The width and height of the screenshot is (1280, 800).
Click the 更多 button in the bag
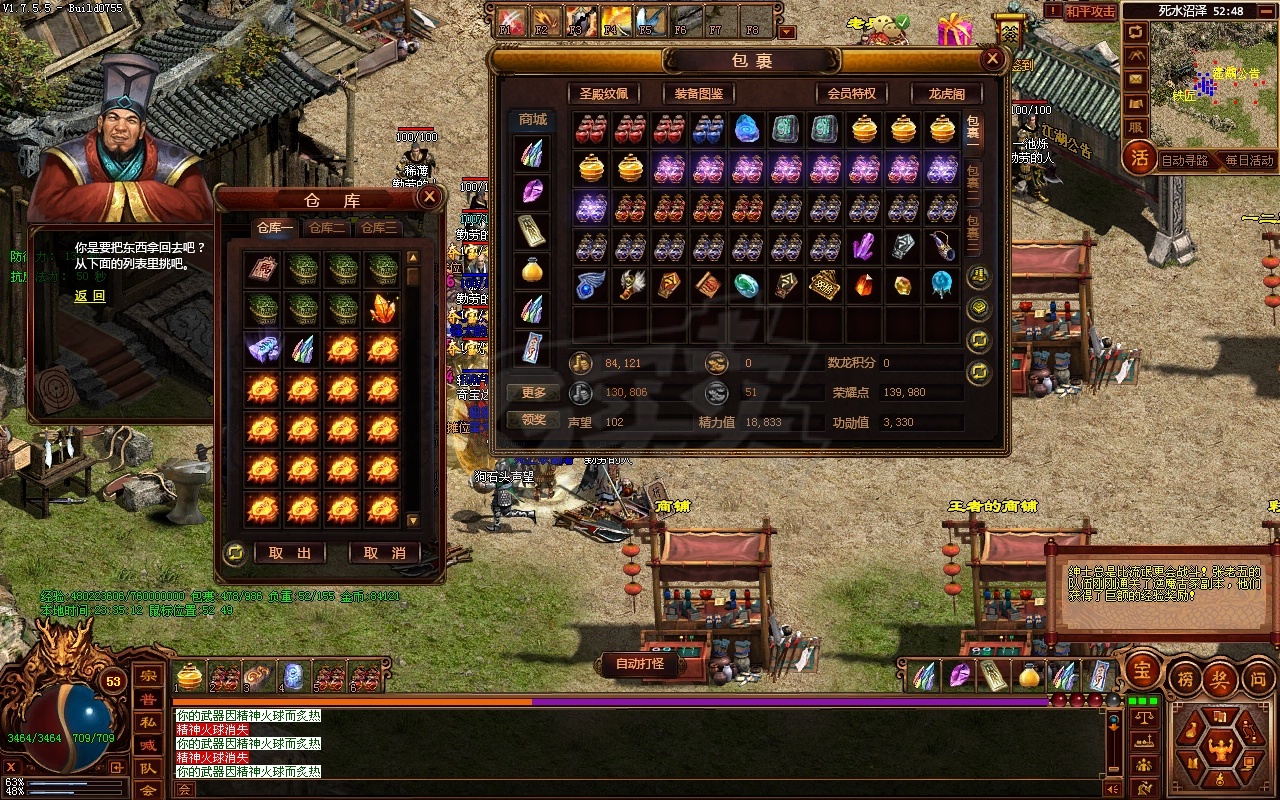534,393
